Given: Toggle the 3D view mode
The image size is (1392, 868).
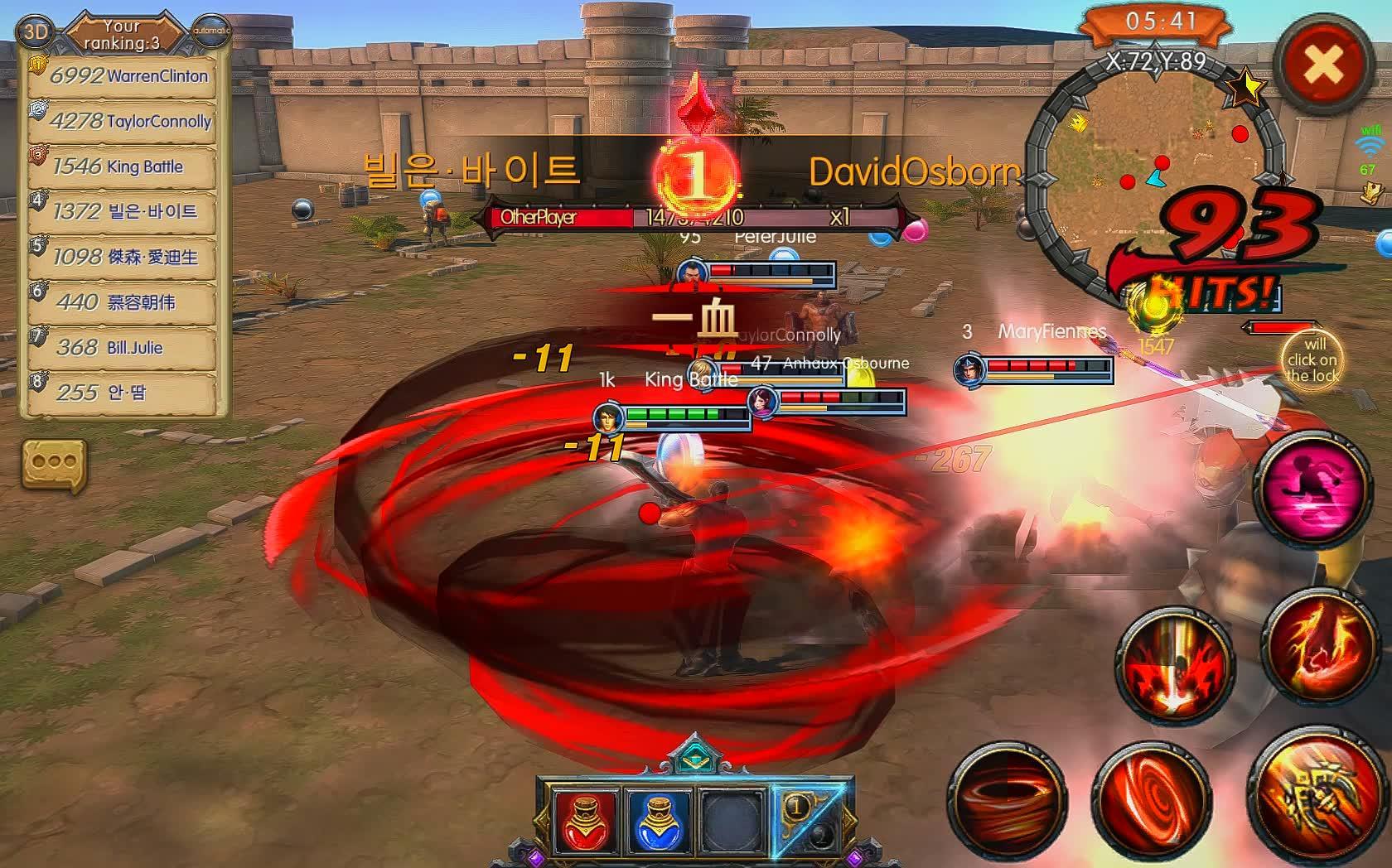Looking at the screenshot, I should [x=35, y=33].
